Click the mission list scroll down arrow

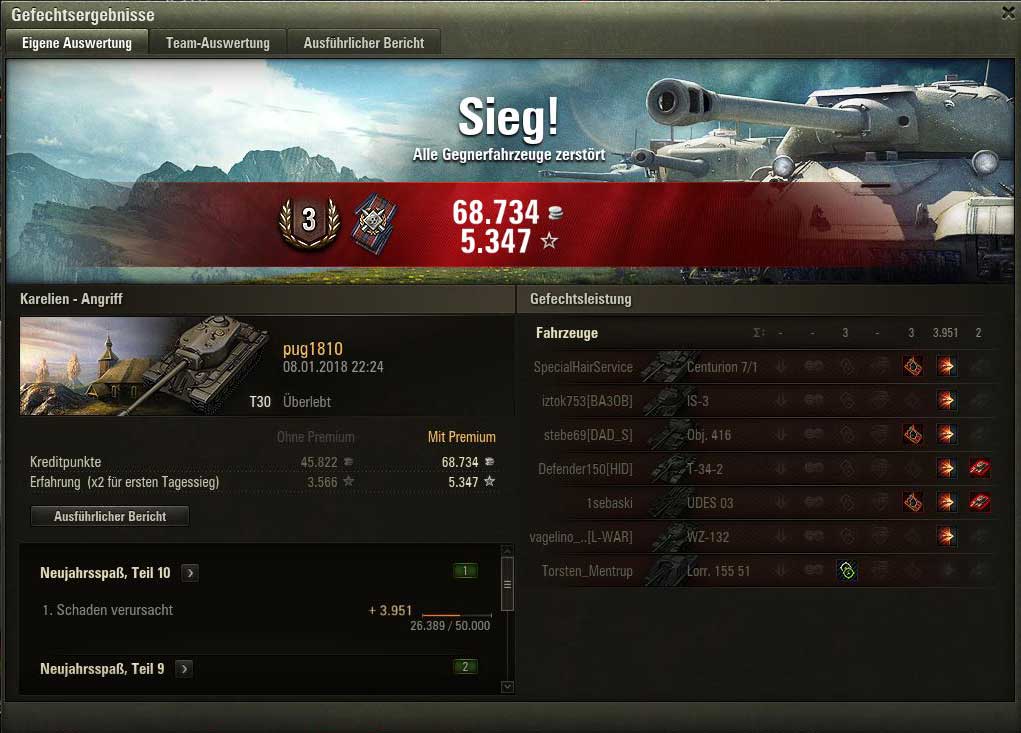[x=507, y=687]
